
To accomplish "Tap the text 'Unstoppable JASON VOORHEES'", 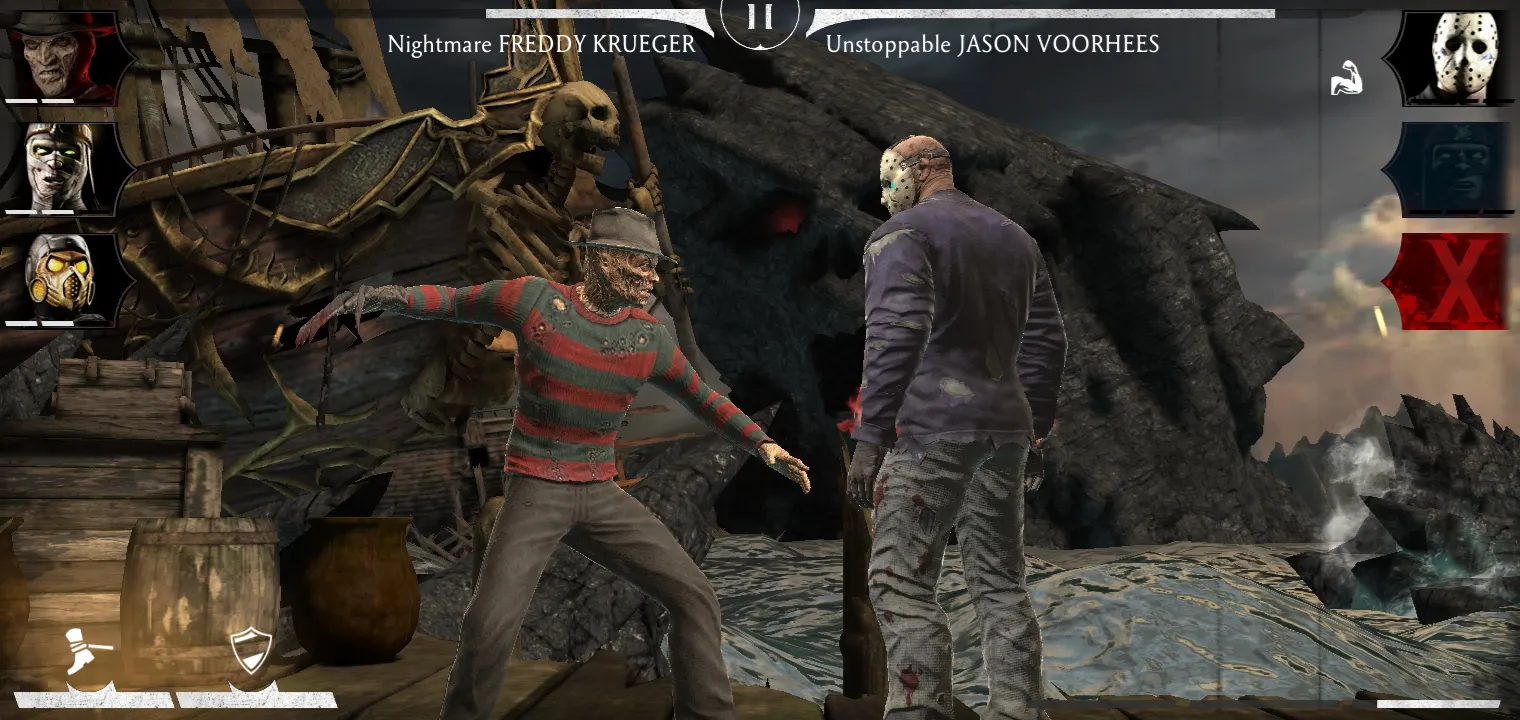I will pyautogui.click(x=991, y=44).
